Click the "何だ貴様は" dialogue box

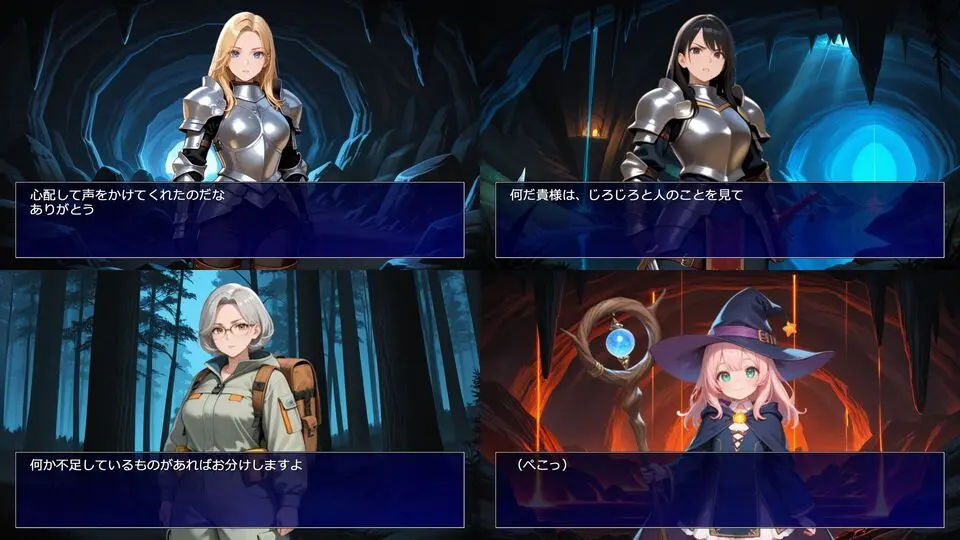point(720,220)
